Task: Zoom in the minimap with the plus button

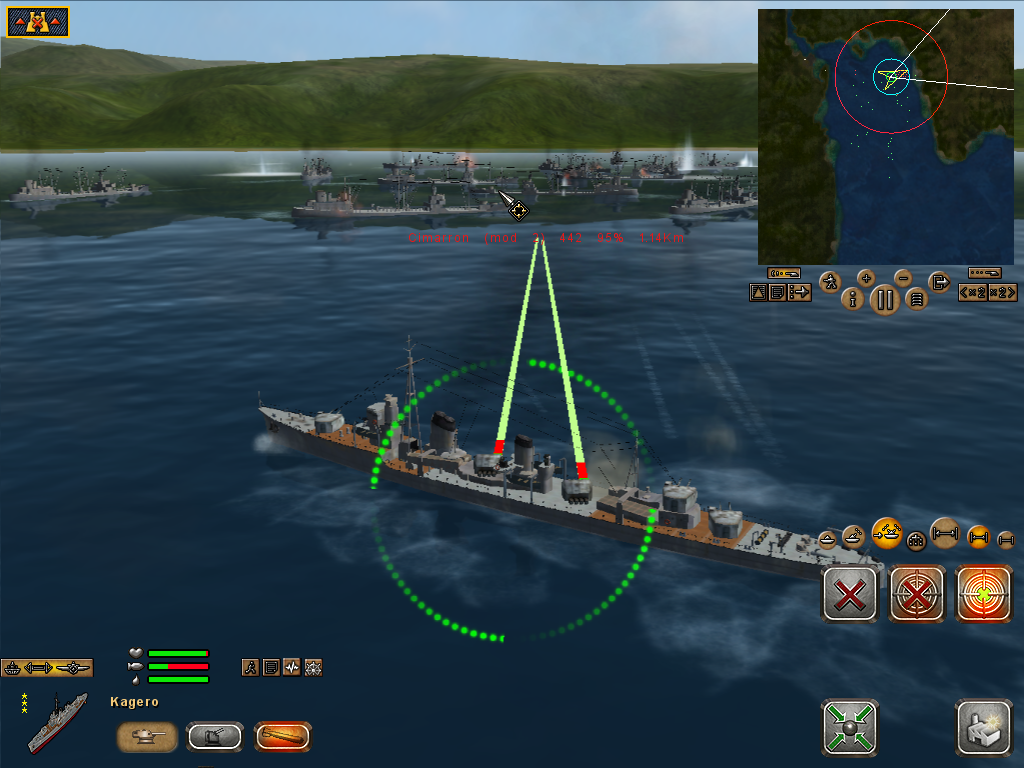Action: pos(866,278)
